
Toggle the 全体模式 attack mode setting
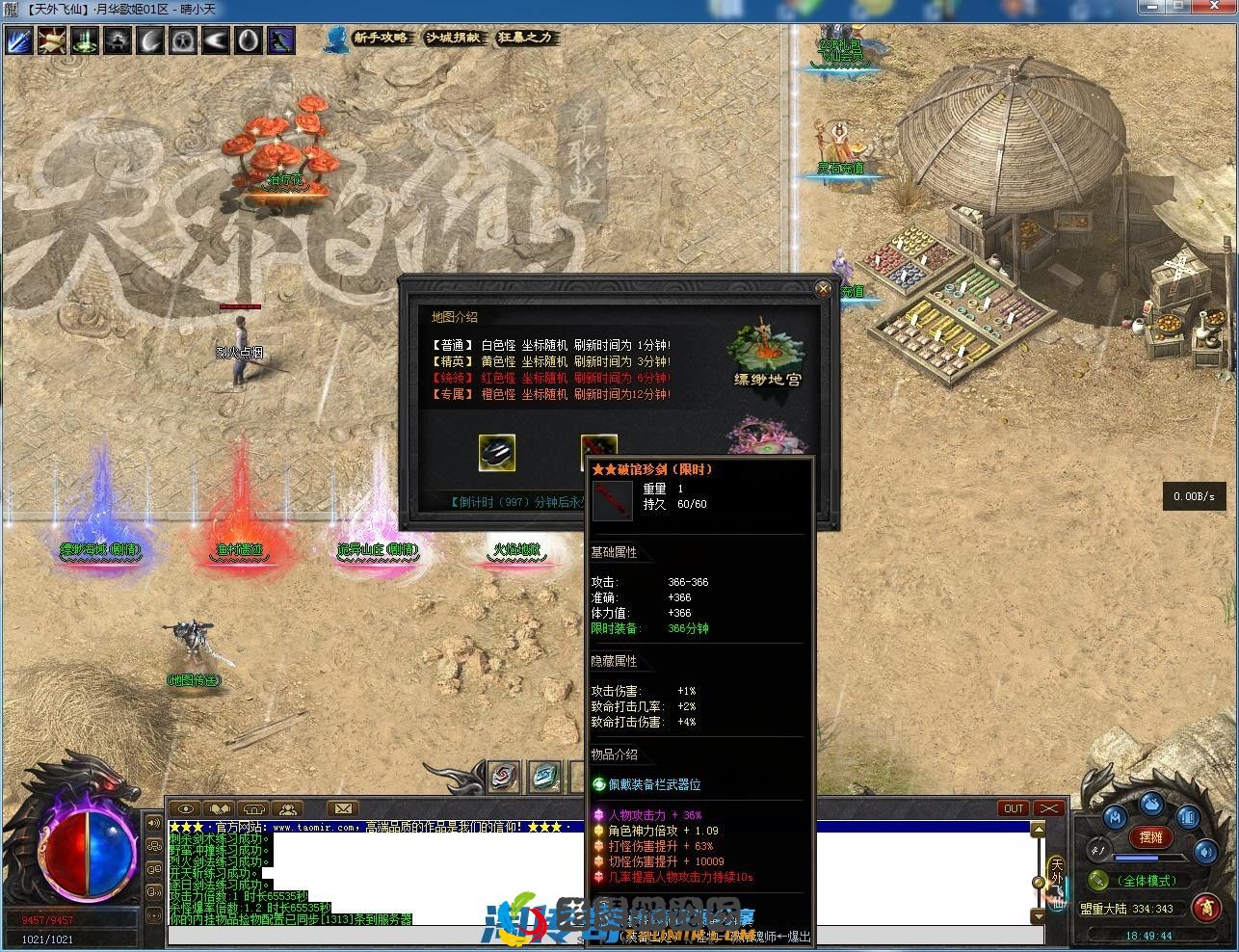1148,881
